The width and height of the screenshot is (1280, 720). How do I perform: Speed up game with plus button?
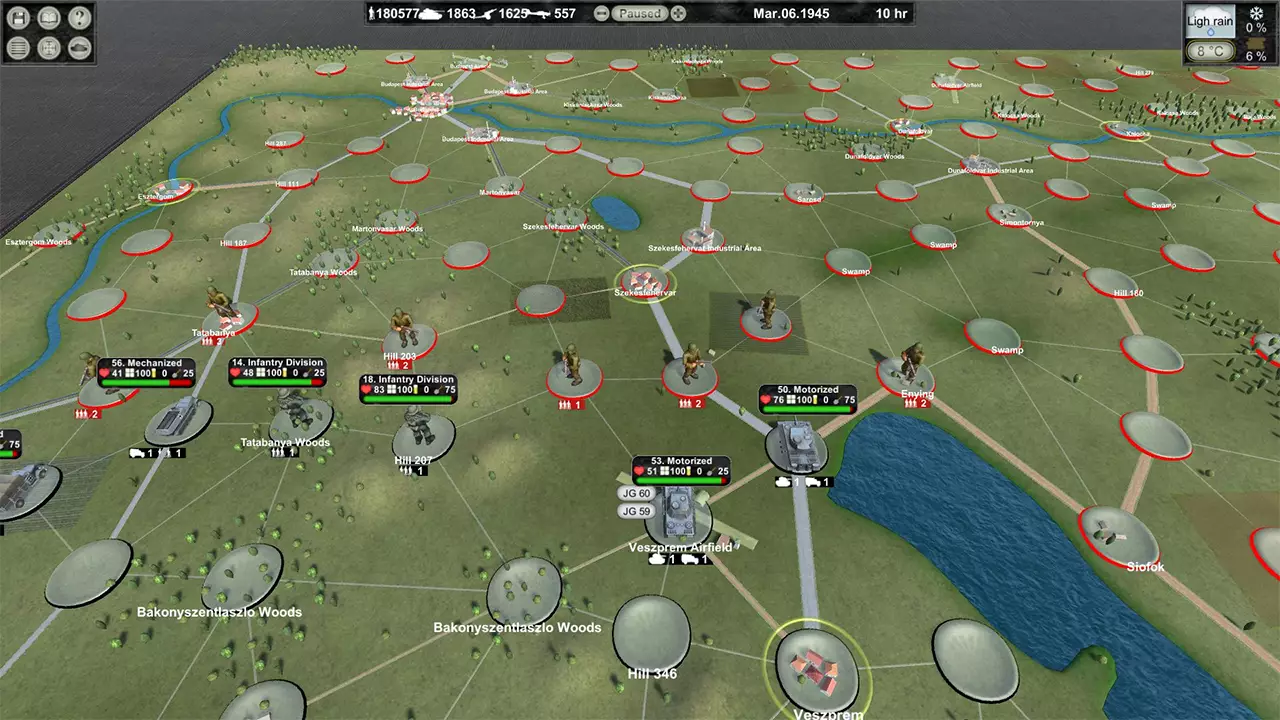pyautogui.click(x=679, y=14)
